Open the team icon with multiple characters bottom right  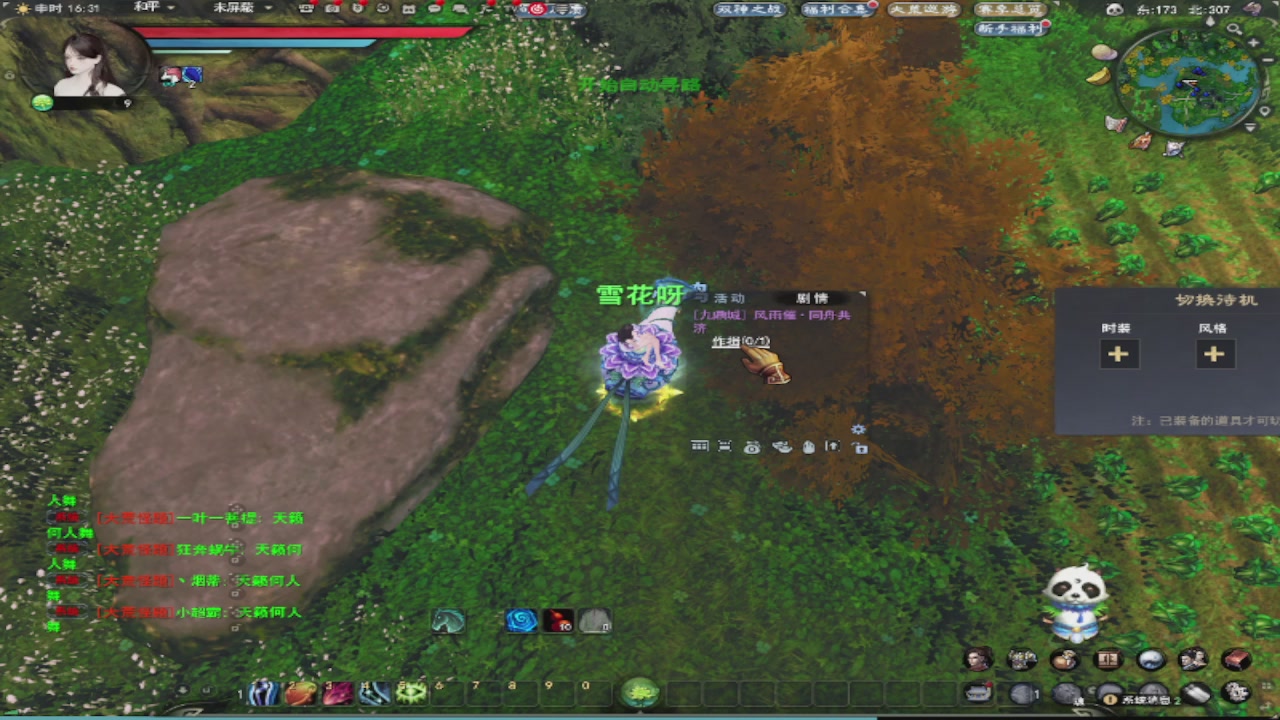coord(1021,658)
